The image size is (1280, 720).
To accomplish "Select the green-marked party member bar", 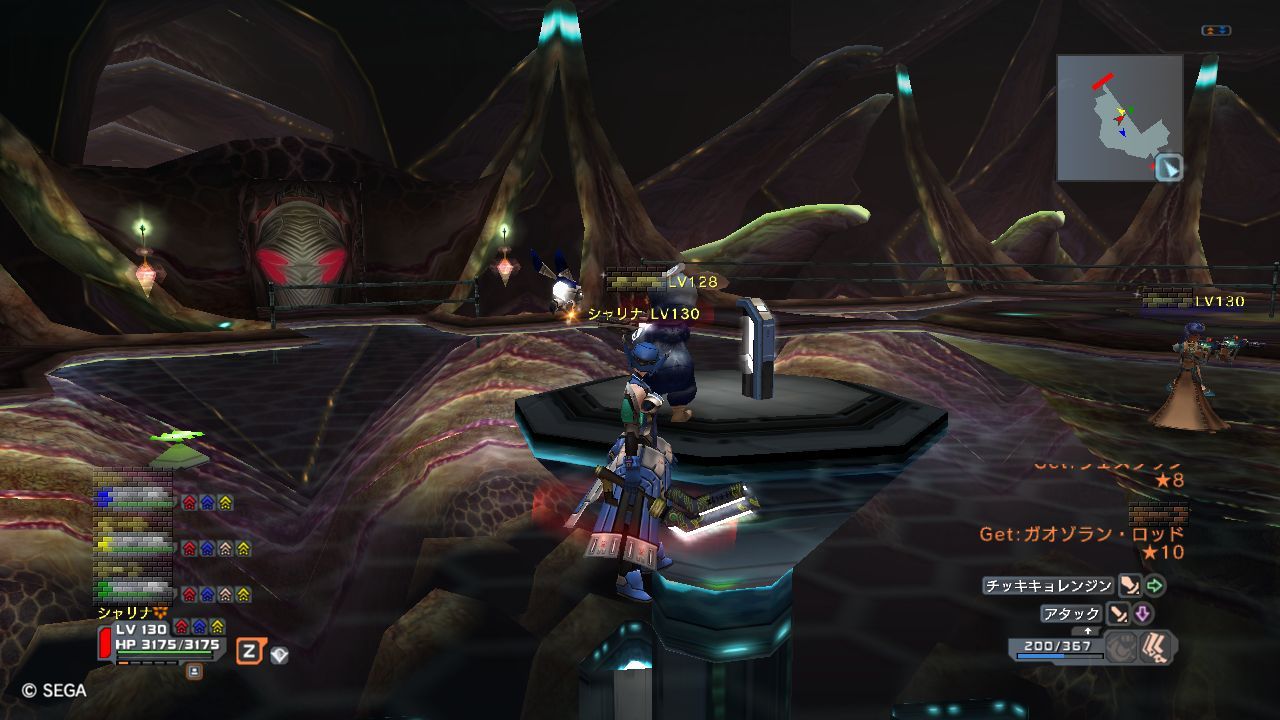I will tap(133, 591).
